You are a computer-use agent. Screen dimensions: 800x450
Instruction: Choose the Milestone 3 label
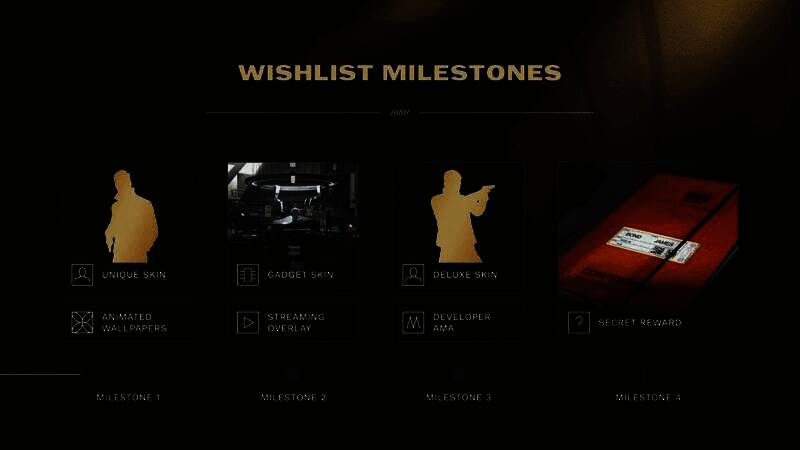click(x=458, y=397)
